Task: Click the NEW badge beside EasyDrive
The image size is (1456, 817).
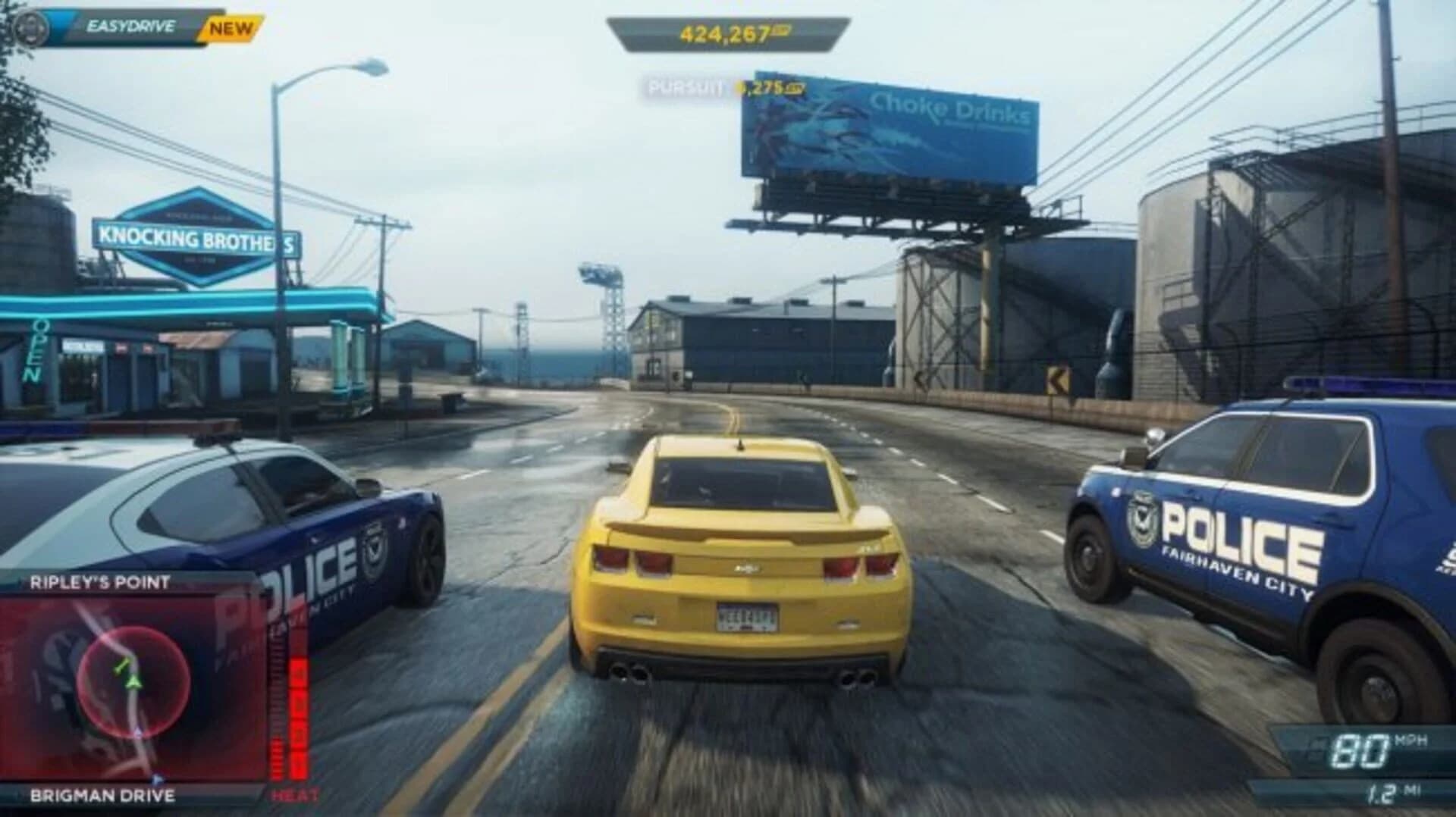Action: (231, 29)
